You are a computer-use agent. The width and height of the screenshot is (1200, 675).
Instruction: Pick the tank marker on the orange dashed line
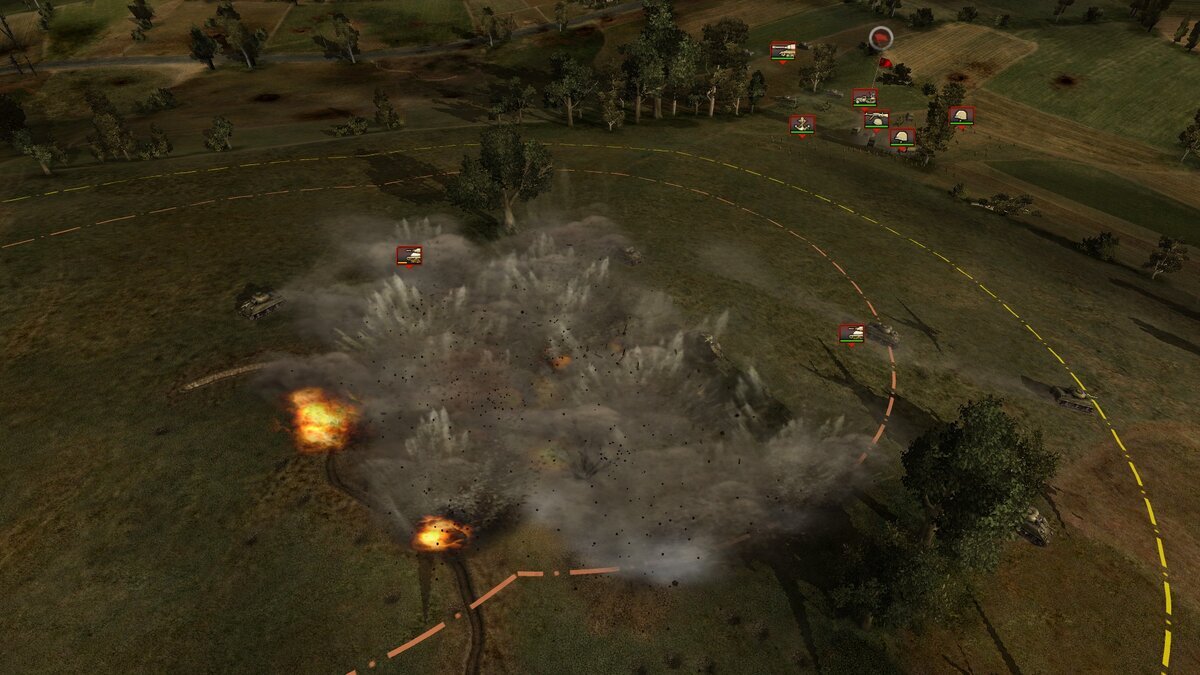pyautogui.click(x=851, y=333)
